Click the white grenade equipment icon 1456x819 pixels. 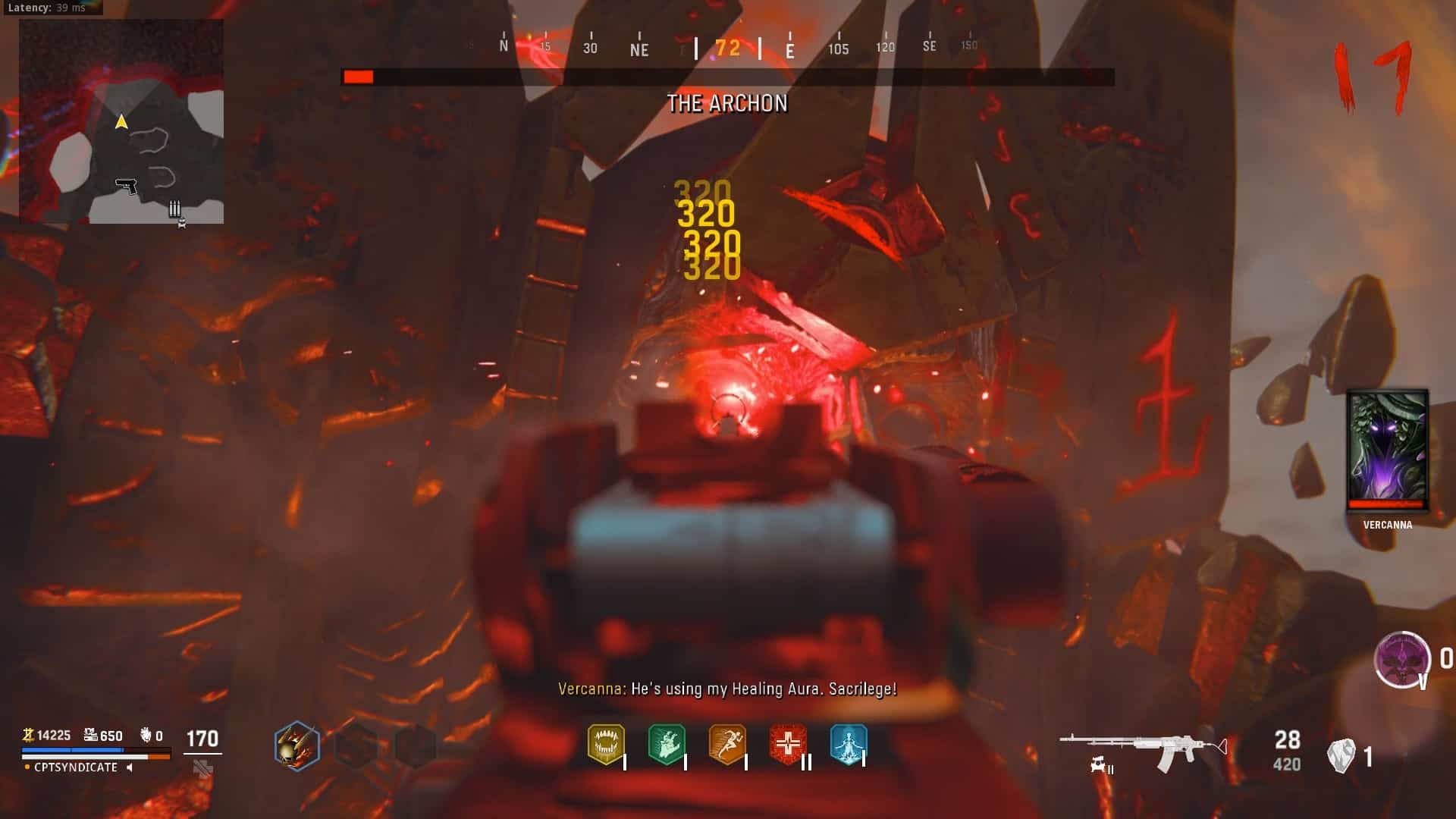tap(1341, 756)
